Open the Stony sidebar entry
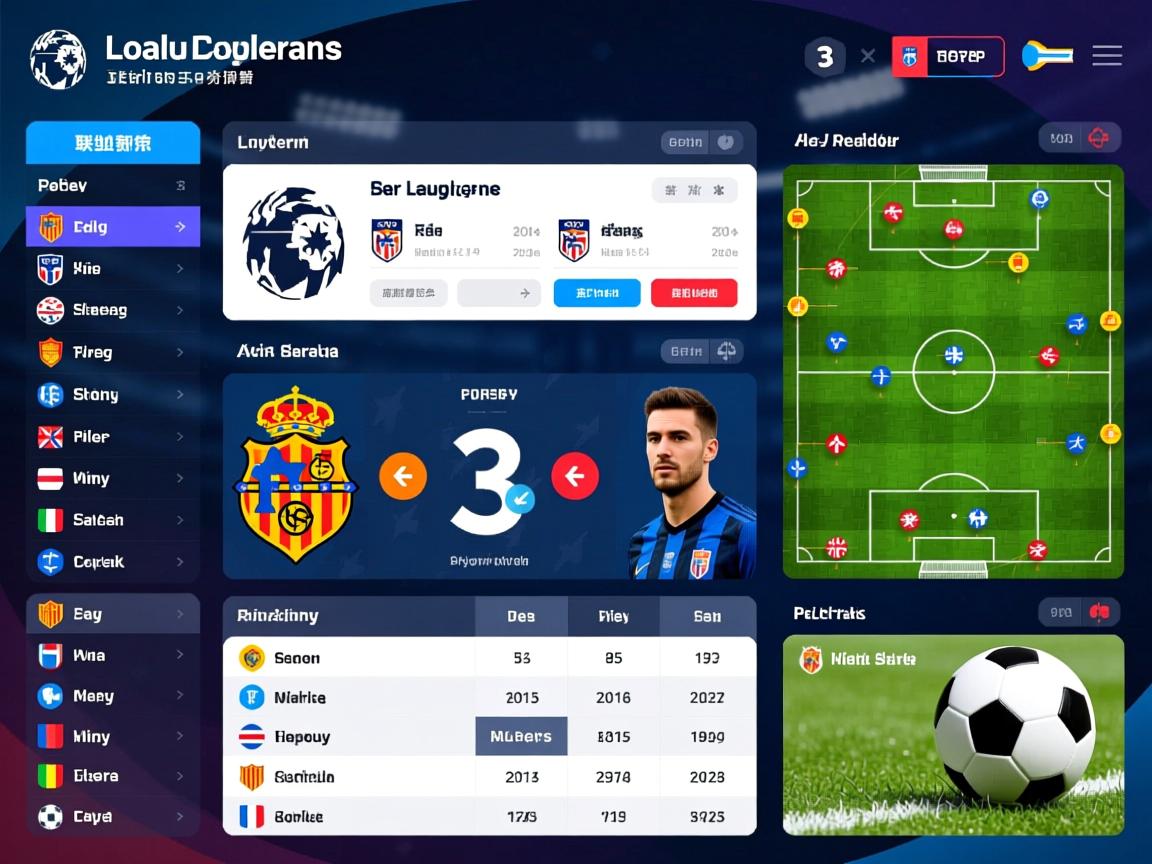Image resolution: width=1152 pixels, height=864 pixels. [112, 395]
